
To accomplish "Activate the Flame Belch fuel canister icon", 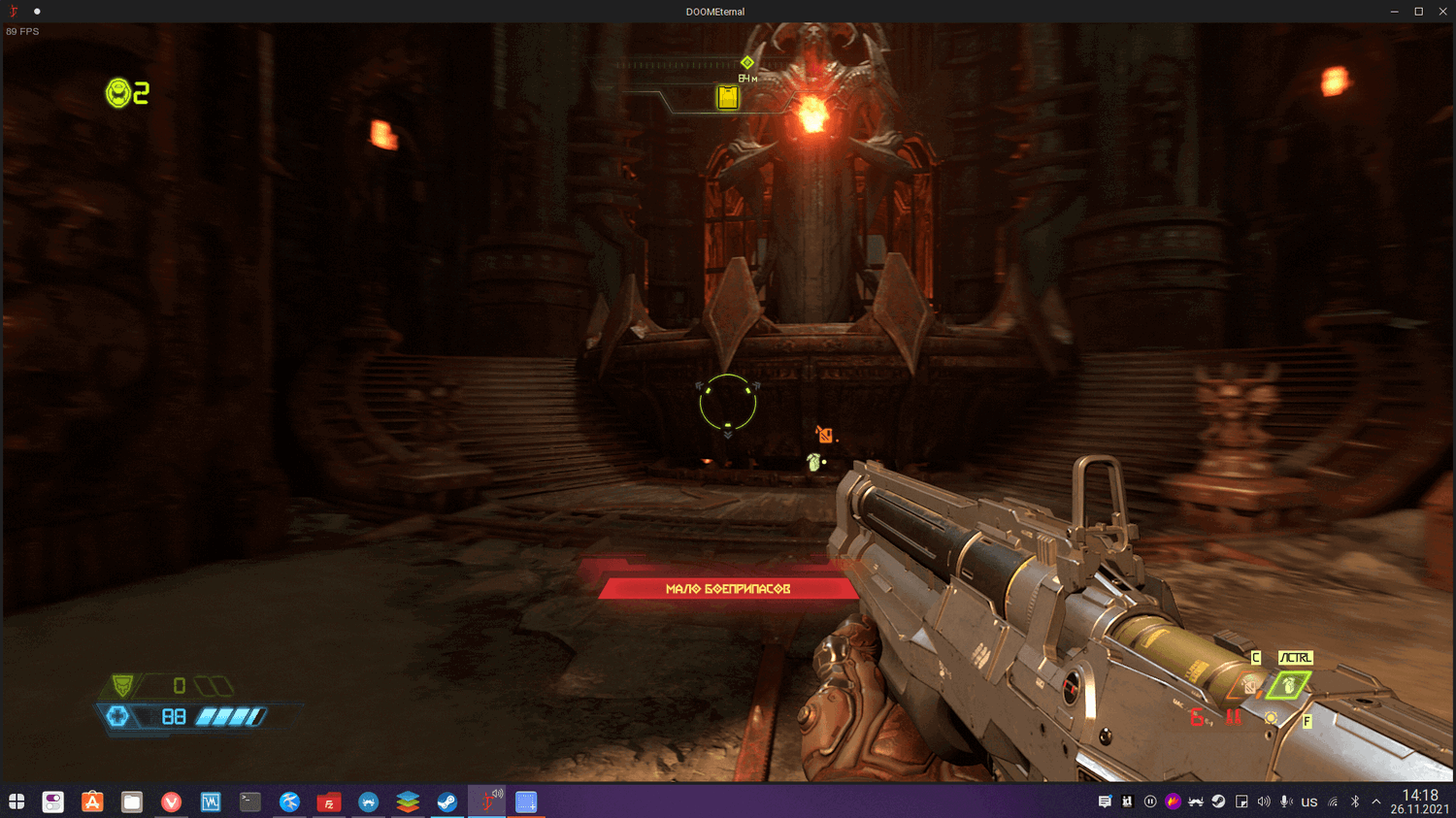I will 1249,687.
